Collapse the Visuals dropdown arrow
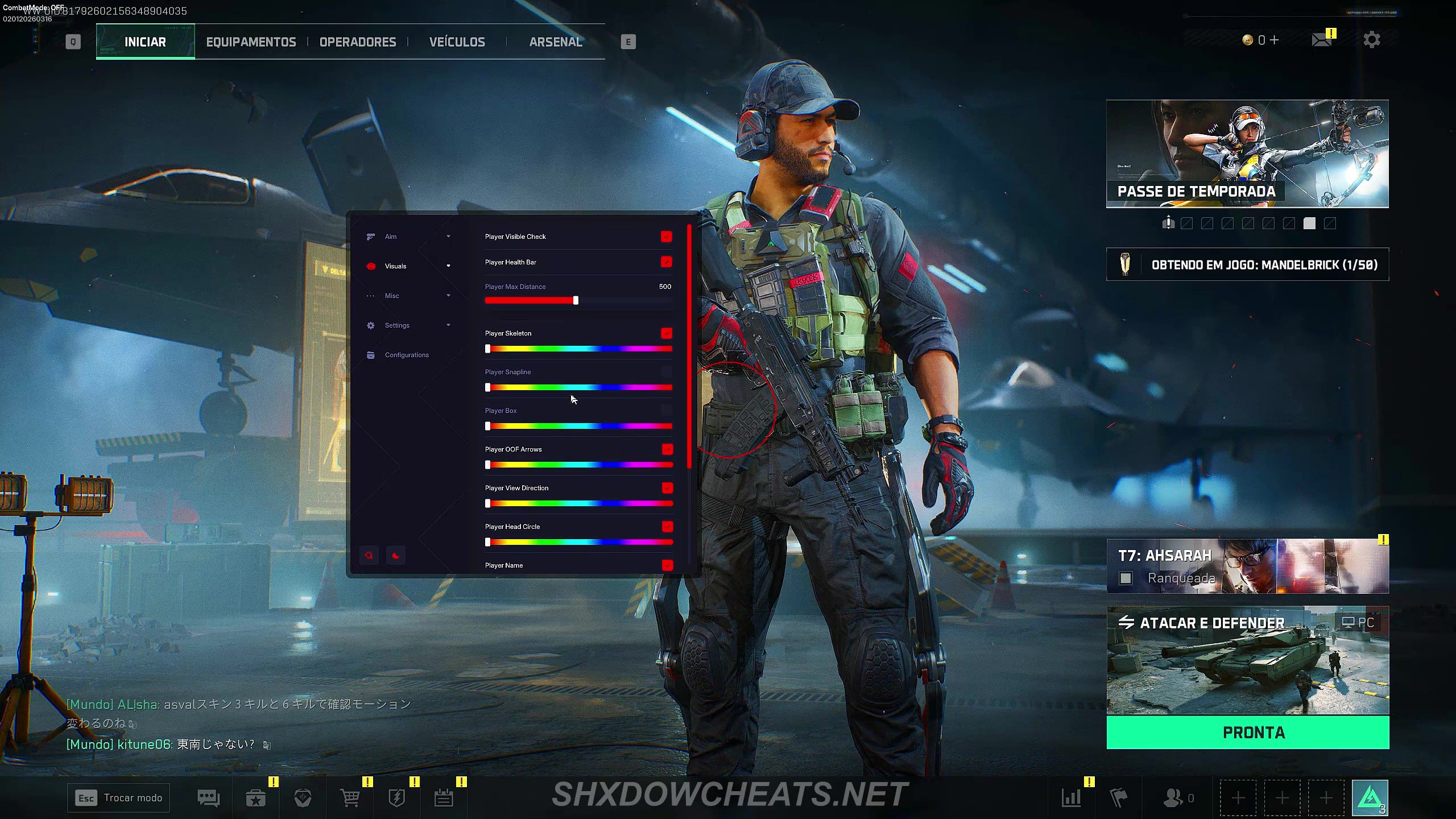The image size is (1456, 819). coord(449,266)
